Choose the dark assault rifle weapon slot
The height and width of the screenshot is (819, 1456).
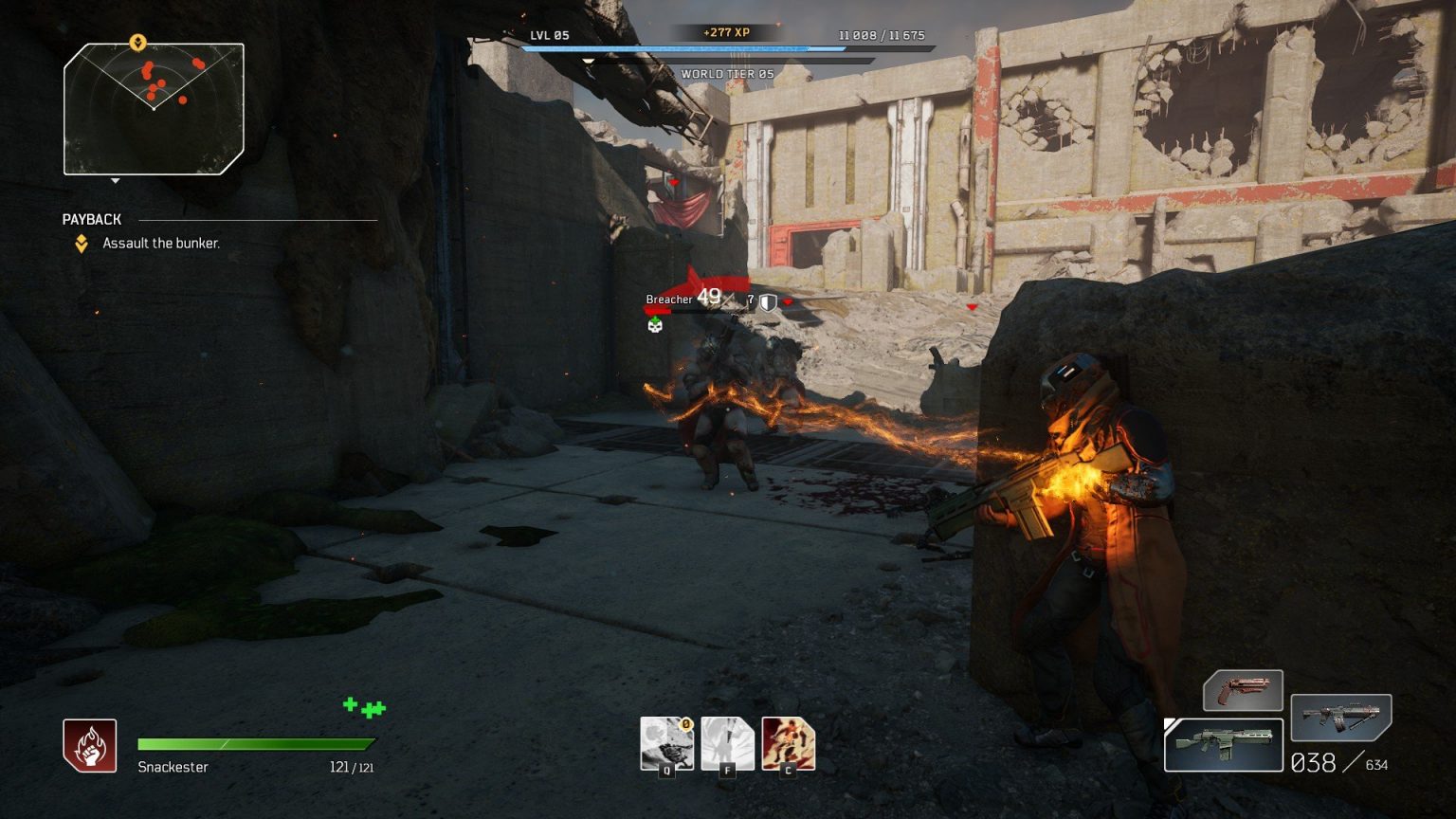[1340, 717]
